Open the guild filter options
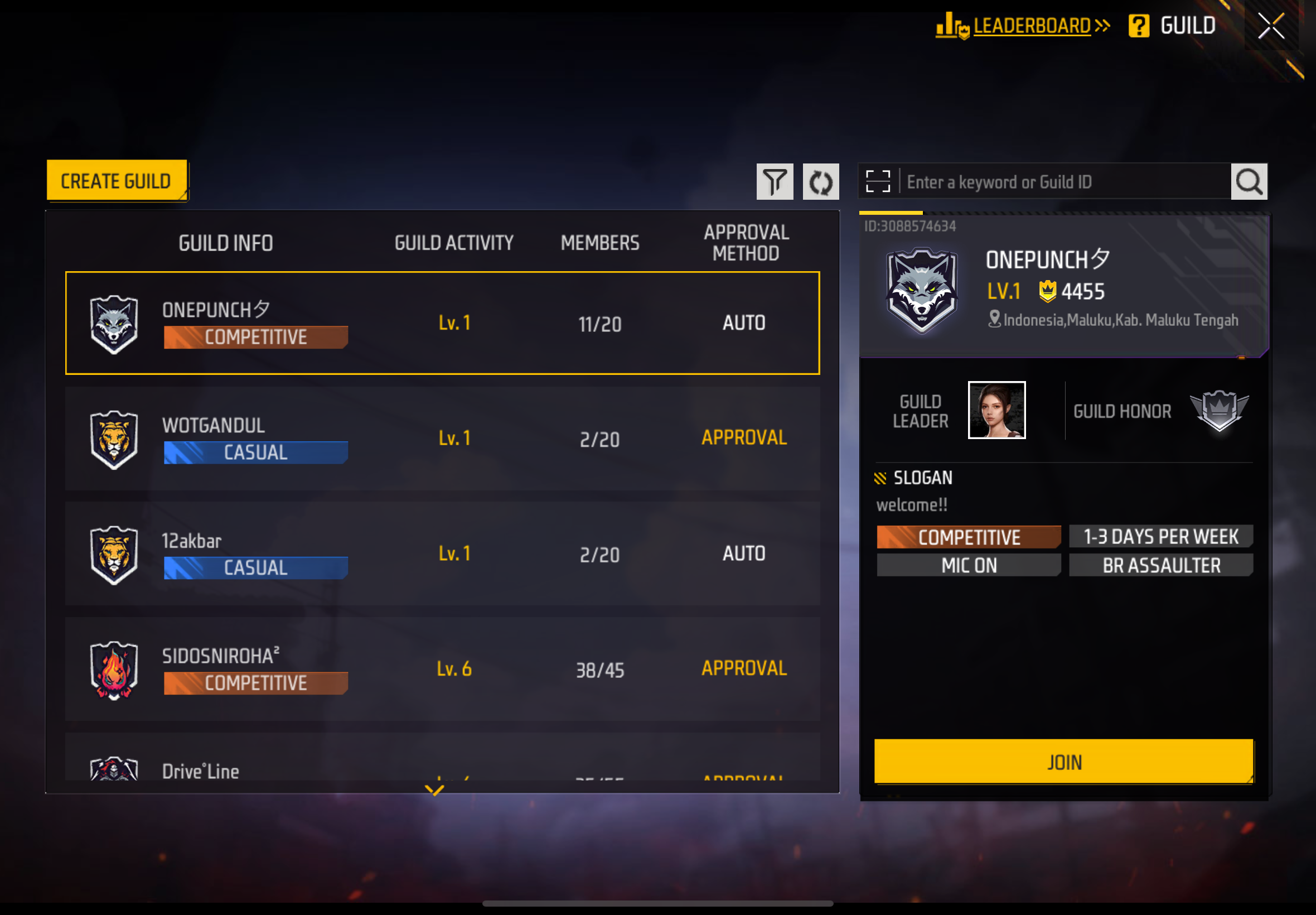The height and width of the screenshot is (915, 1316). [x=774, y=182]
